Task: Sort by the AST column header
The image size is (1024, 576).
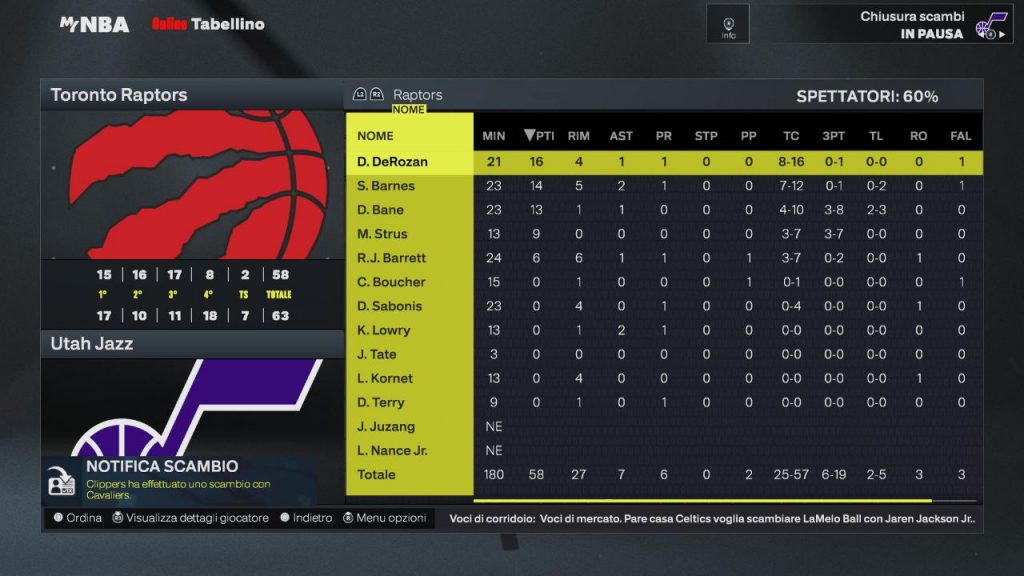Action: (x=621, y=136)
